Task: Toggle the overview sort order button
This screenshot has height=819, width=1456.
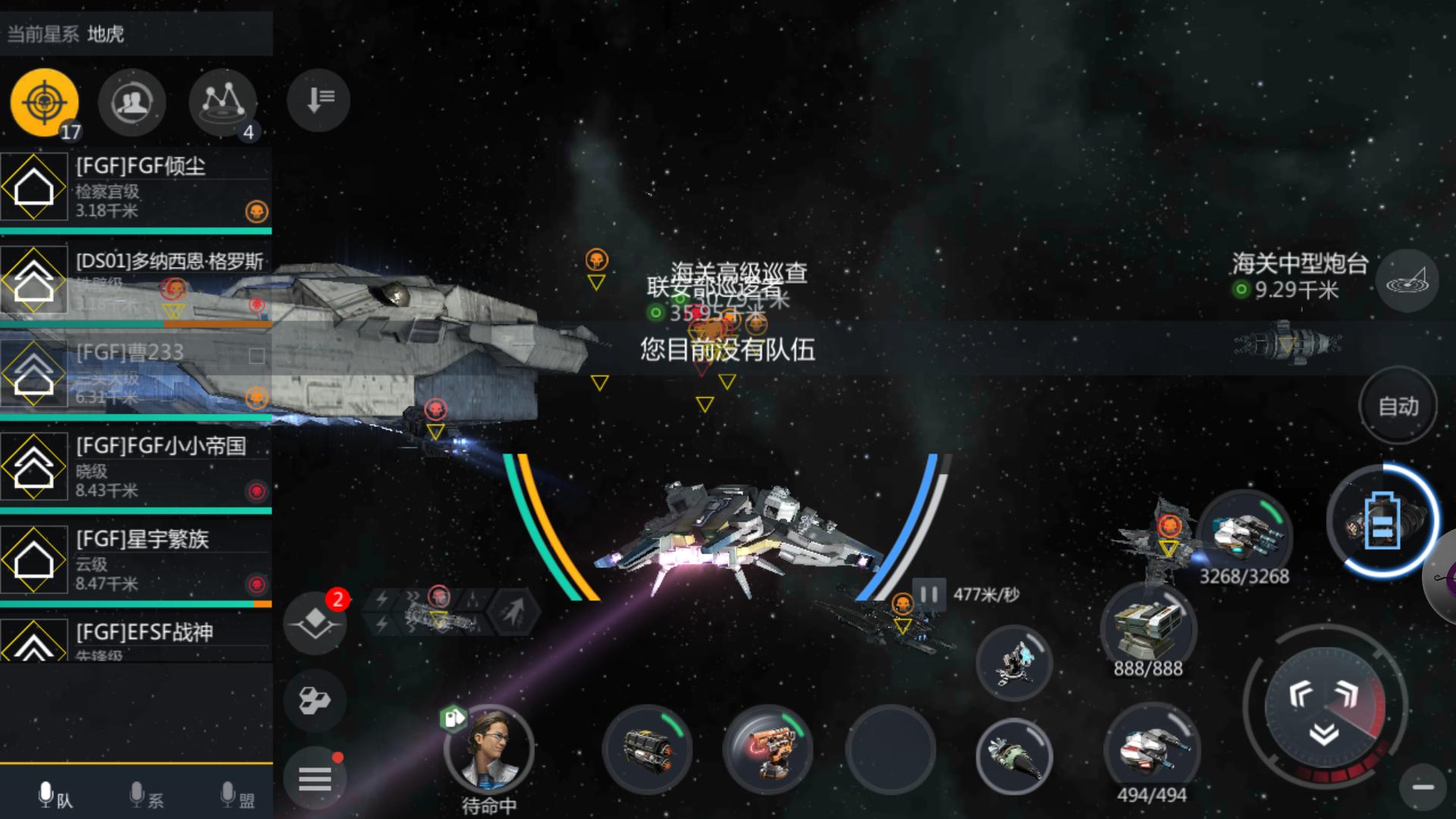Action: (318, 99)
